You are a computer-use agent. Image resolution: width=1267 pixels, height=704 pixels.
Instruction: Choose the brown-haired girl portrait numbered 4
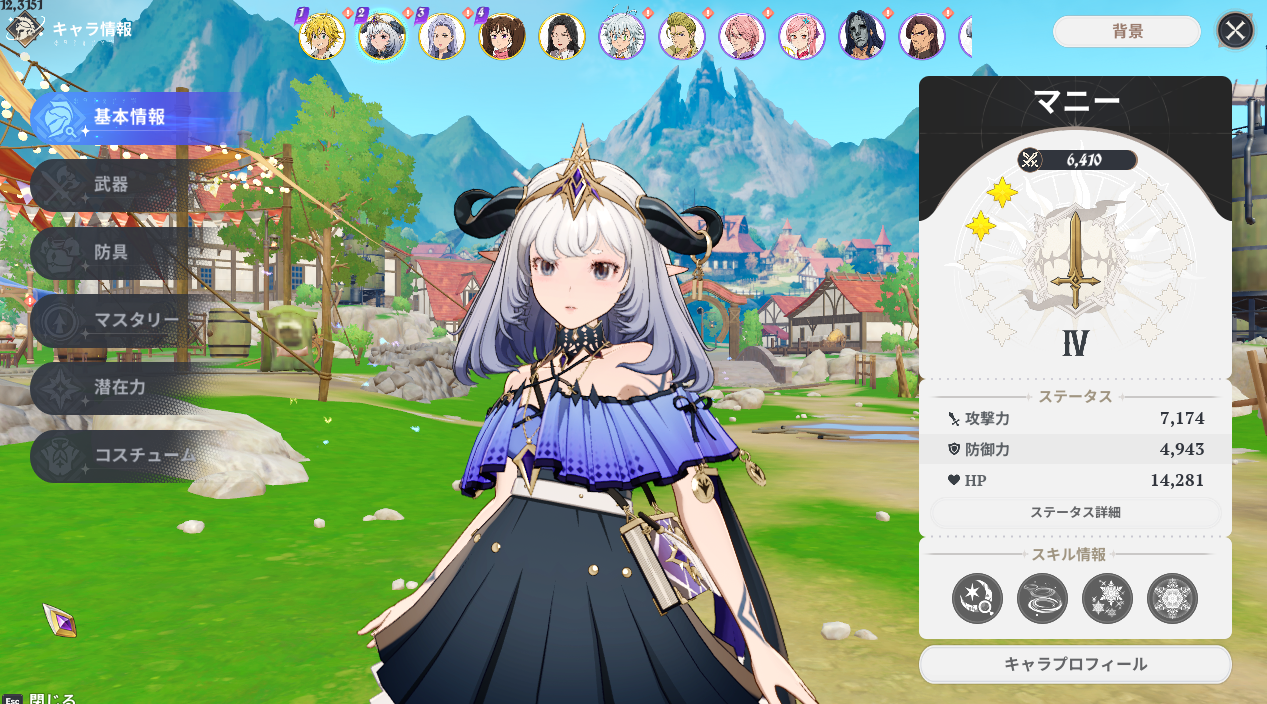point(502,37)
